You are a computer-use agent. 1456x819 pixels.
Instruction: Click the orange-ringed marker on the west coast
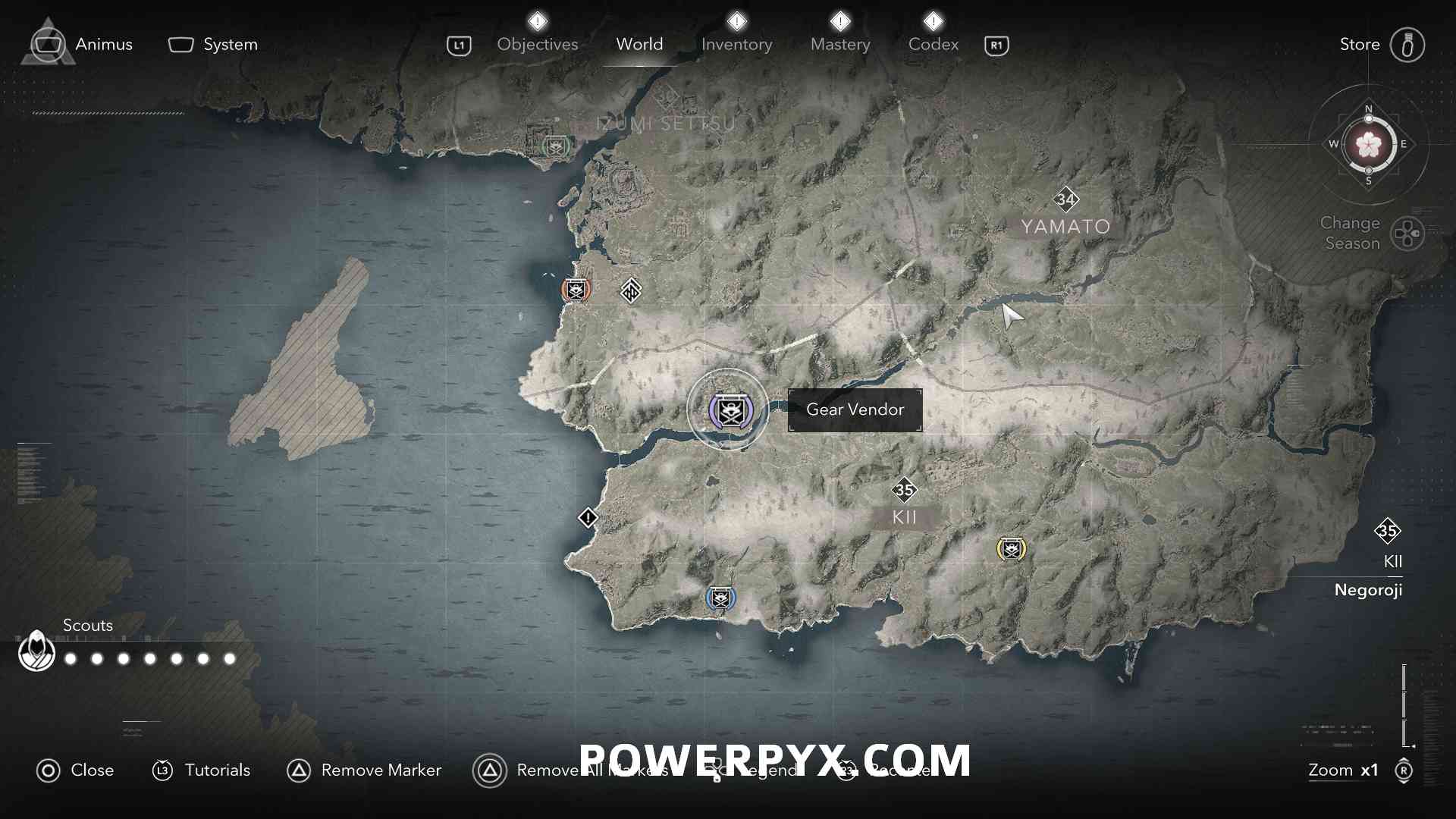[576, 289]
